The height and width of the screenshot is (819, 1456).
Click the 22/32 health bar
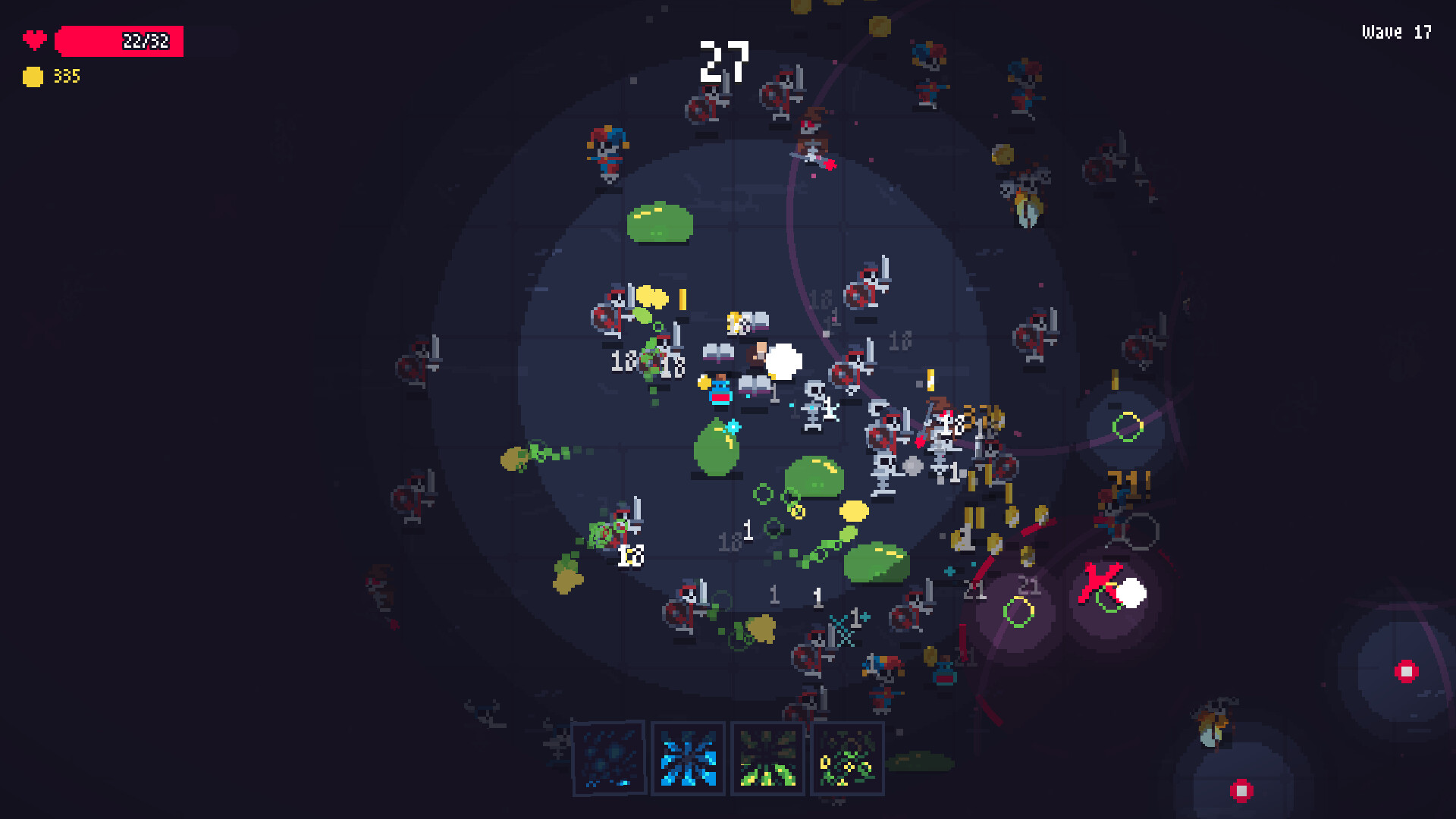(x=119, y=42)
